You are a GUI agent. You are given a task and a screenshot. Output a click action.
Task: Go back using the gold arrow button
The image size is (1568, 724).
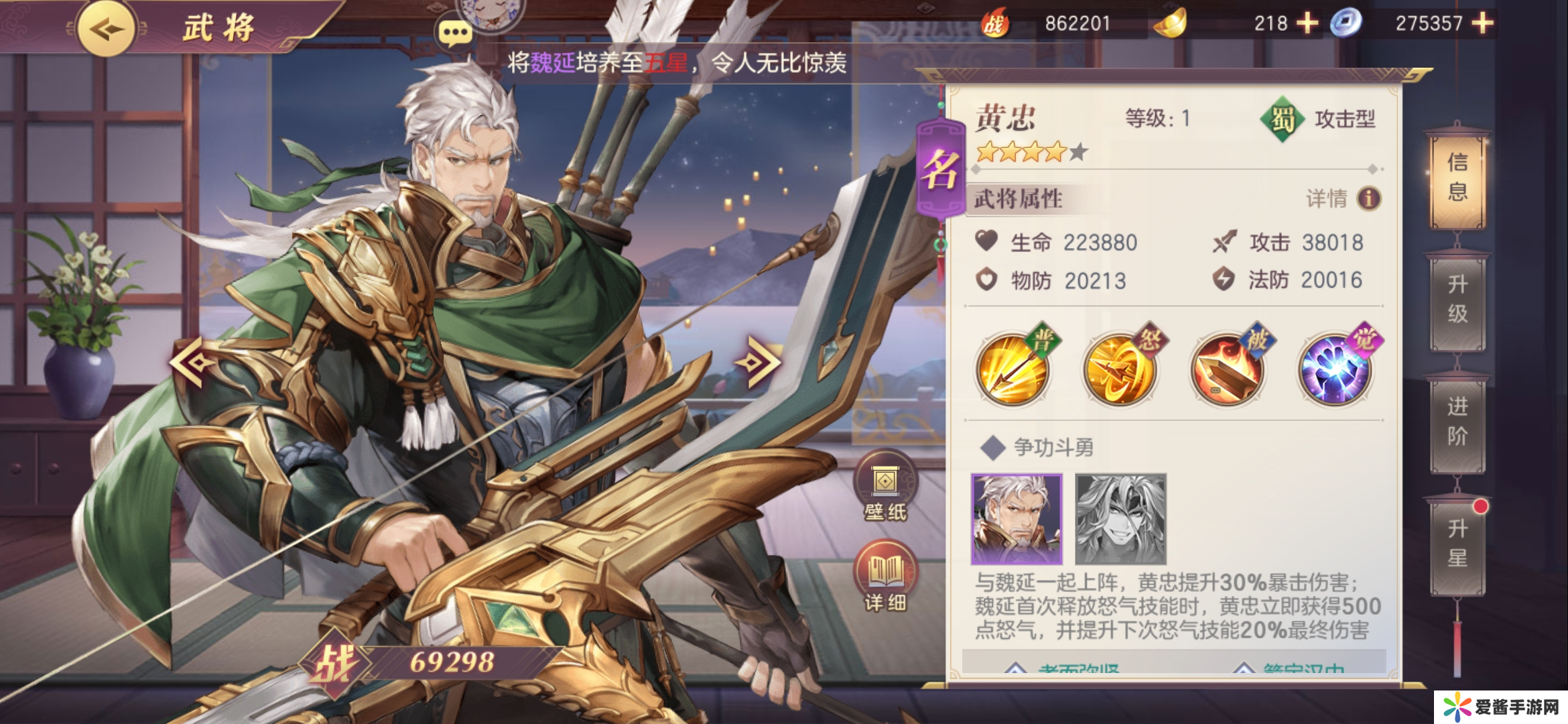(x=106, y=29)
